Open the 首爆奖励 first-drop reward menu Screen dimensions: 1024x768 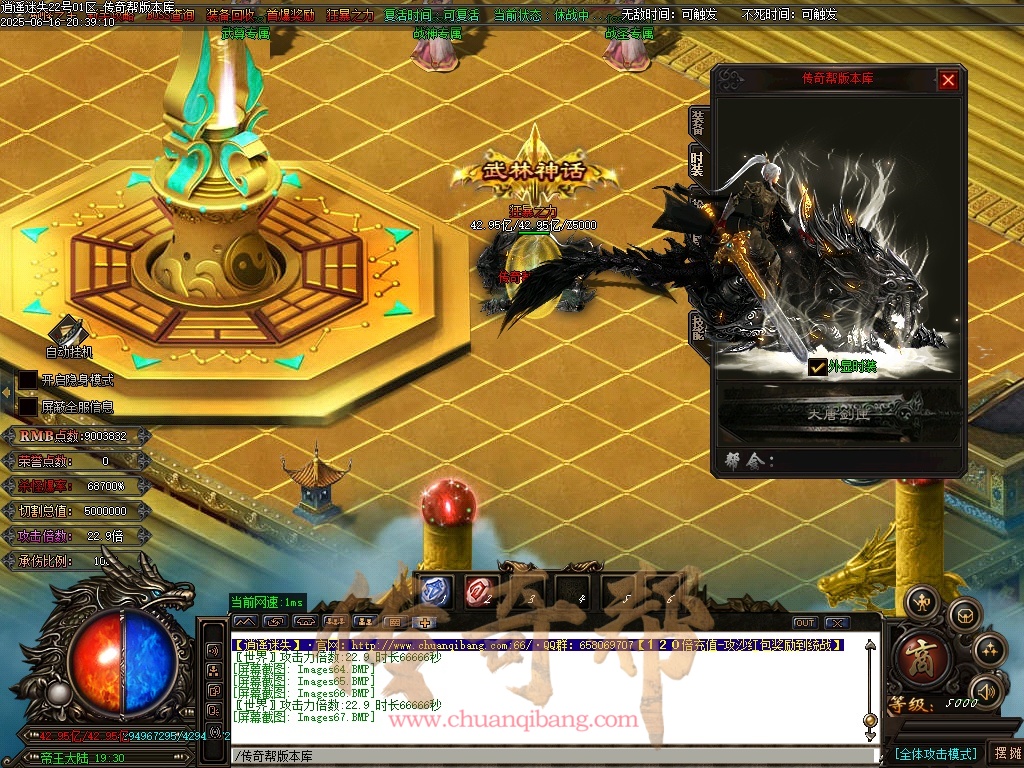[290, 15]
